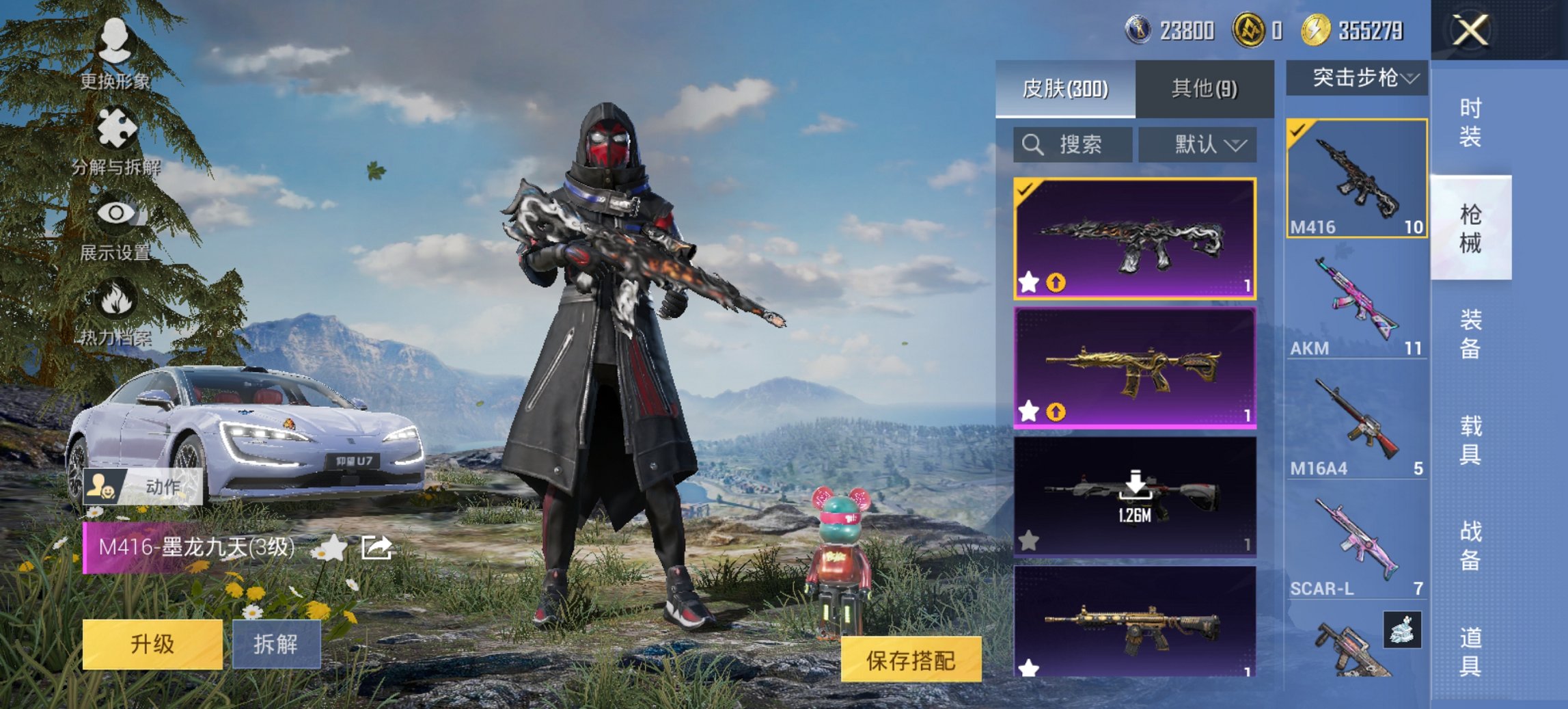
Task: Expand the filter arrow beside 搜索 field
Action: (x=1236, y=144)
